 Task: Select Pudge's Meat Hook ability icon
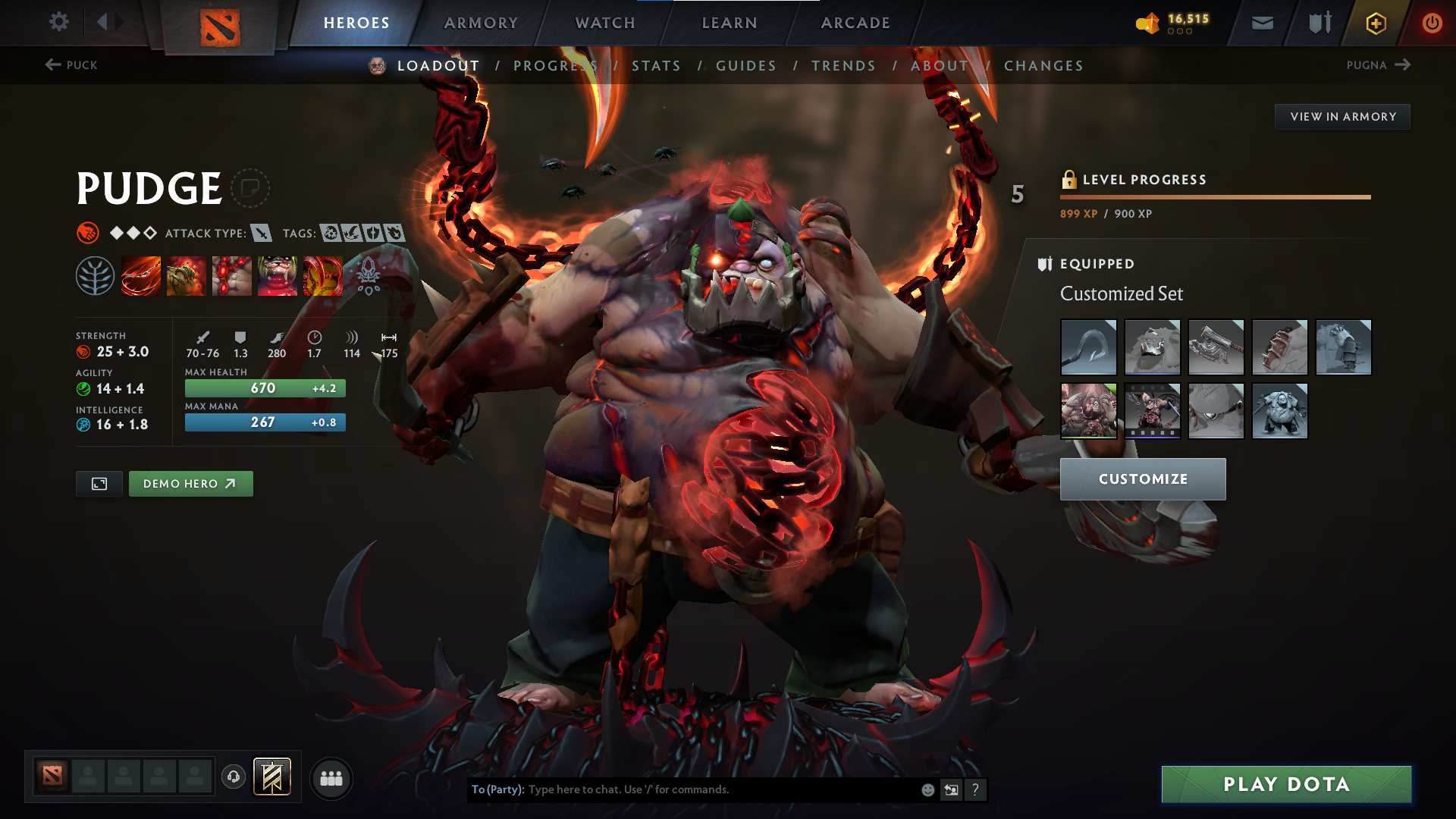coord(141,275)
